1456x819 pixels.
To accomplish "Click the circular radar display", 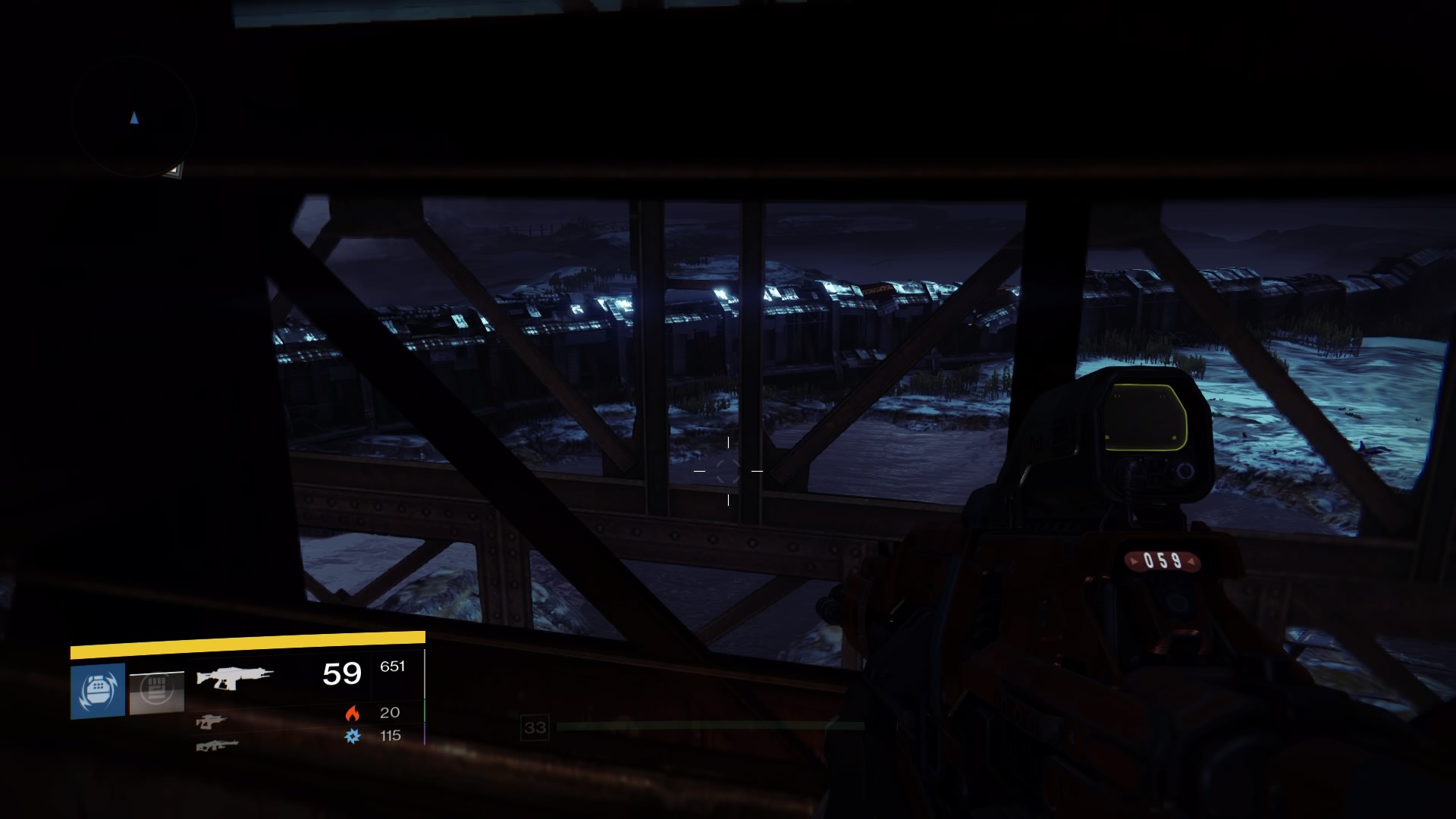I will [x=134, y=118].
